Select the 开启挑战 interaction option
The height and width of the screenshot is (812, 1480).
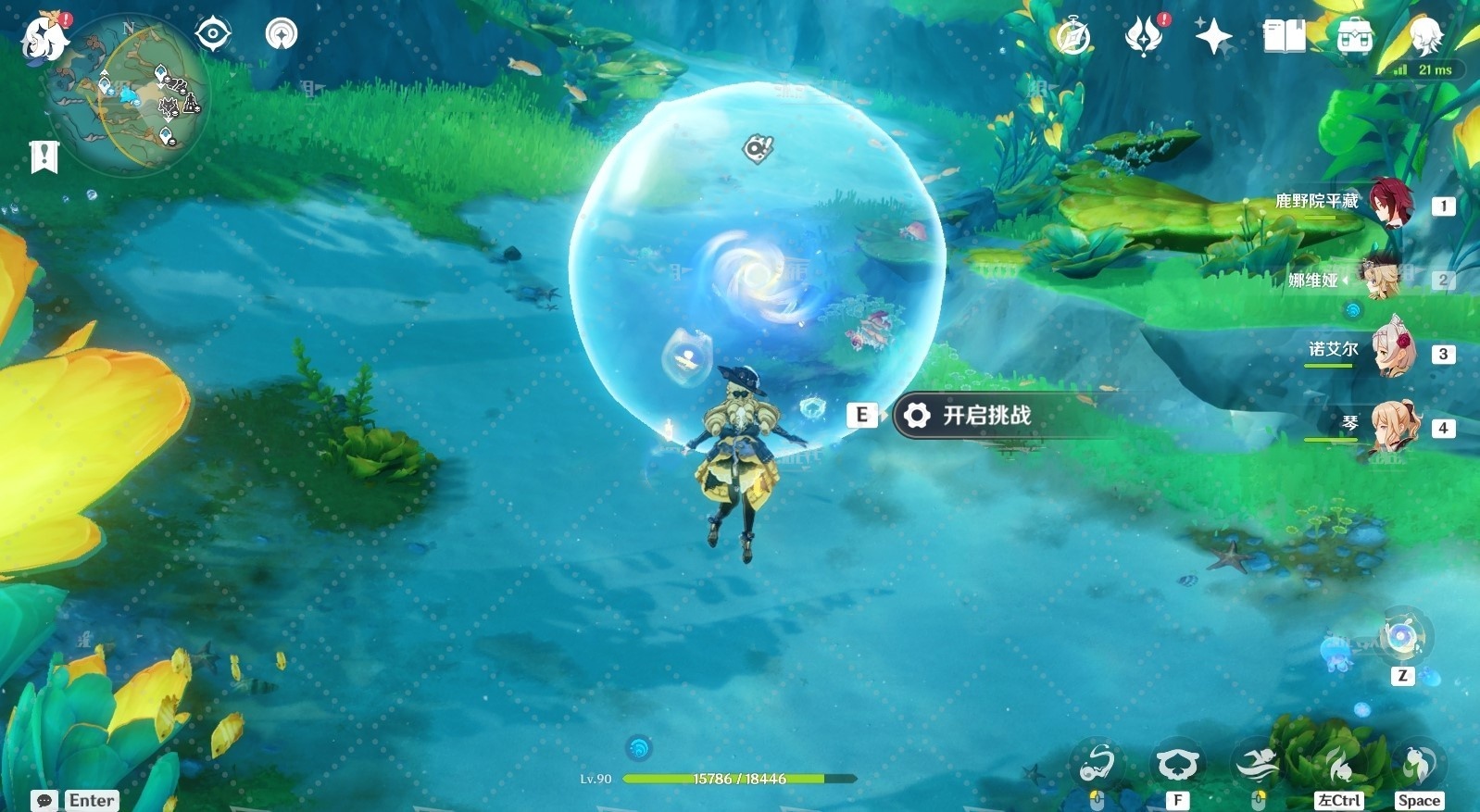[986, 416]
